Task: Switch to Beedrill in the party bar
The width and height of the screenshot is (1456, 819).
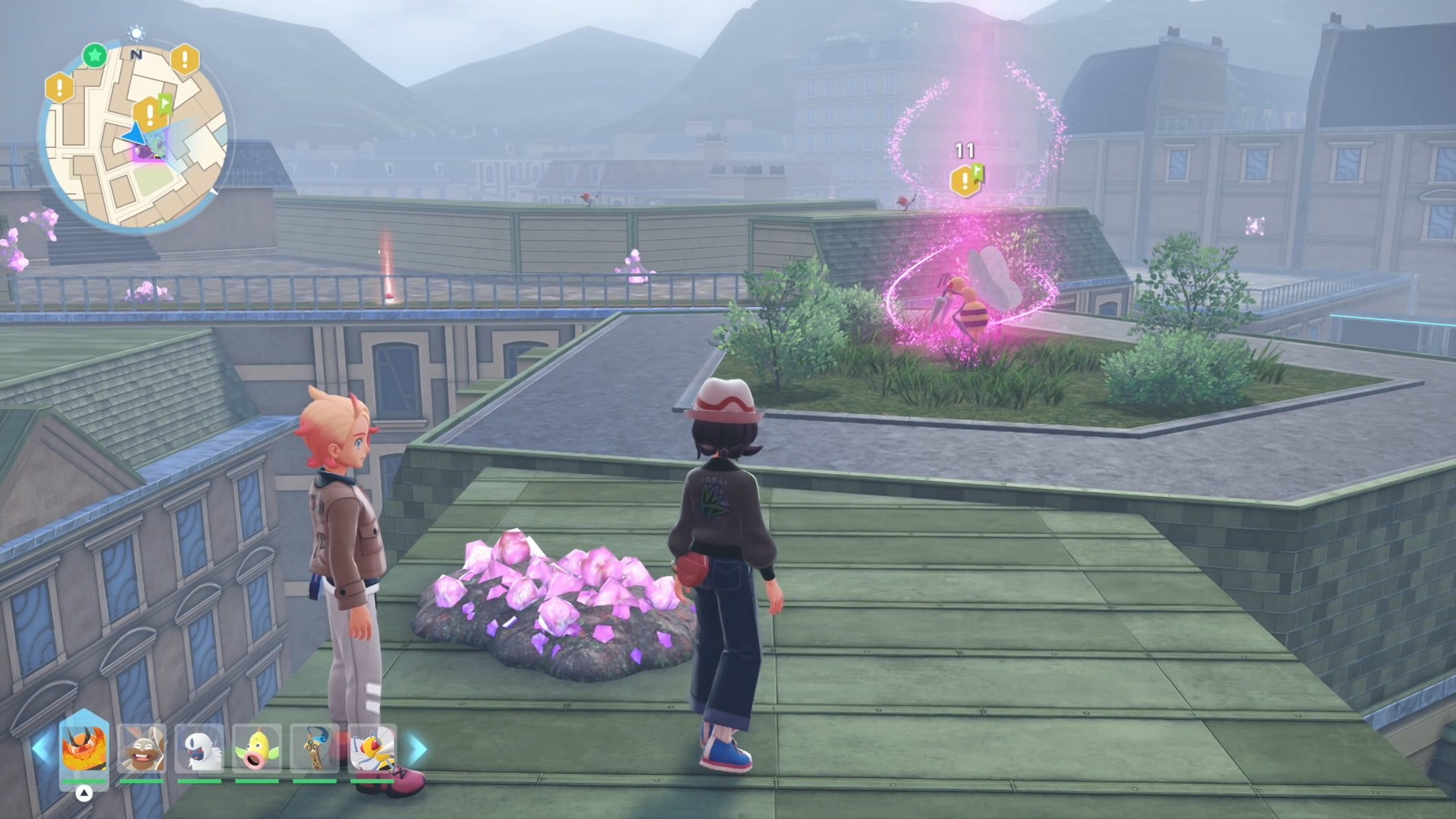Action: (x=372, y=748)
